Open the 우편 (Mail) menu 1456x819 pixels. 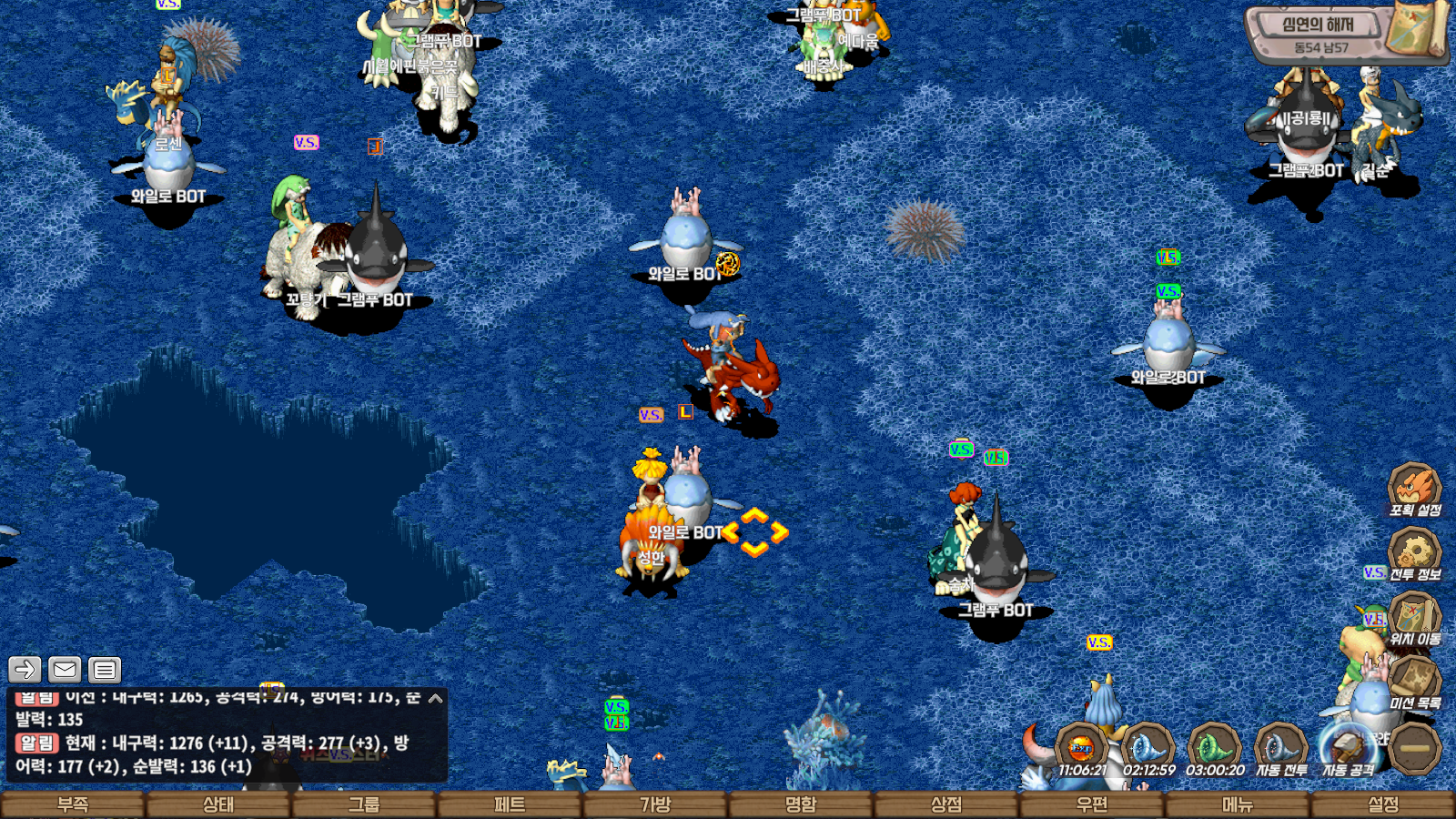[x=1092, y=804]
